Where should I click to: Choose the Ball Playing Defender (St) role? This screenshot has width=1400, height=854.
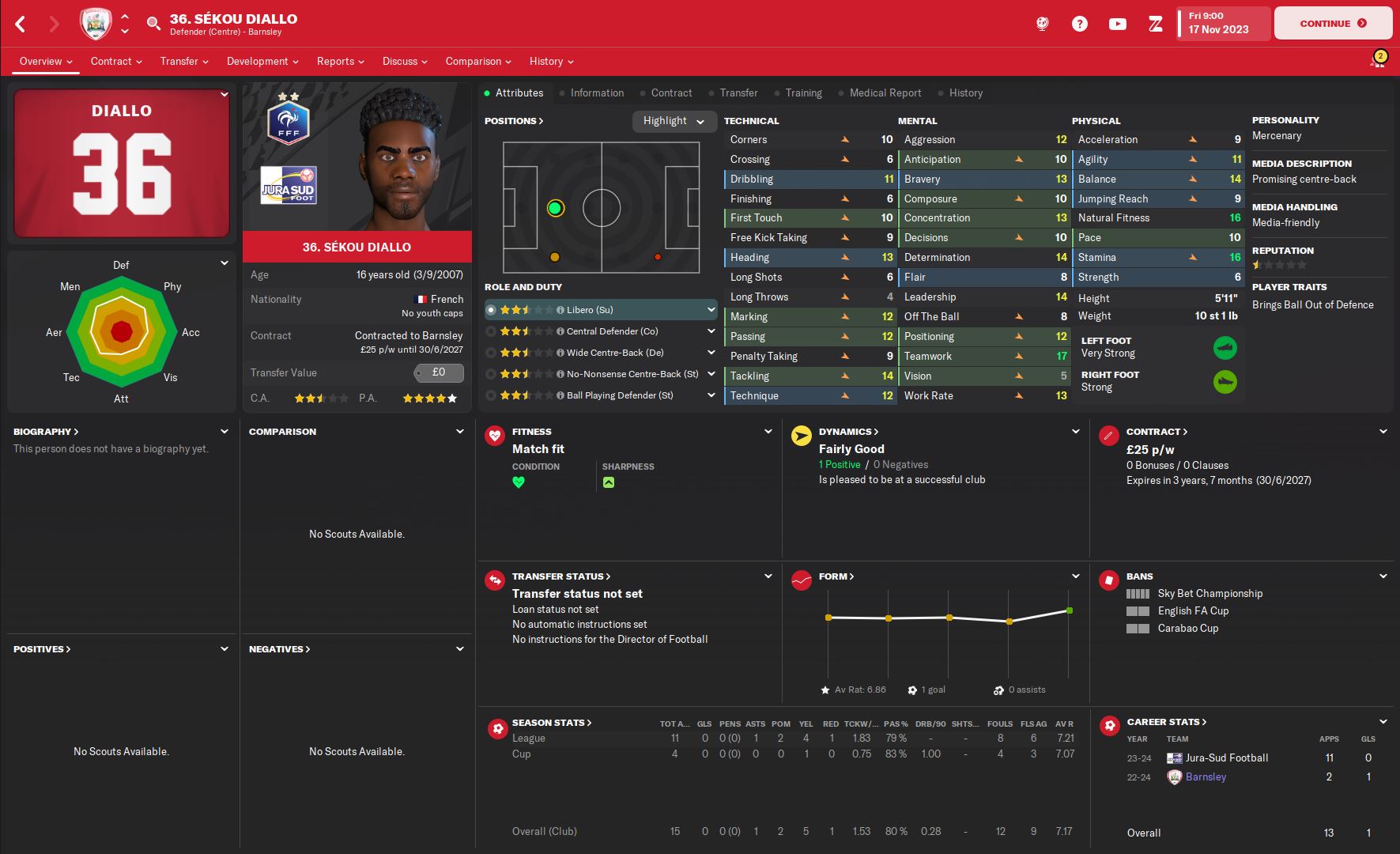[619, 395]
